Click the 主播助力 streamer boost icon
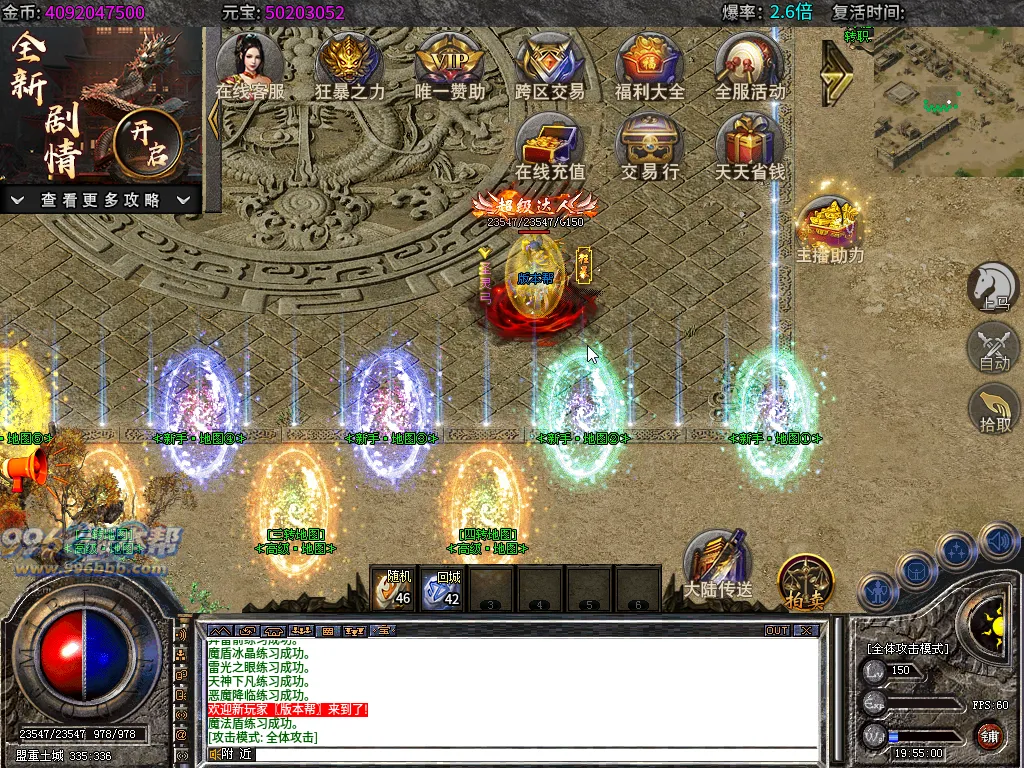Screen dimensions: 1024x768 829,226
